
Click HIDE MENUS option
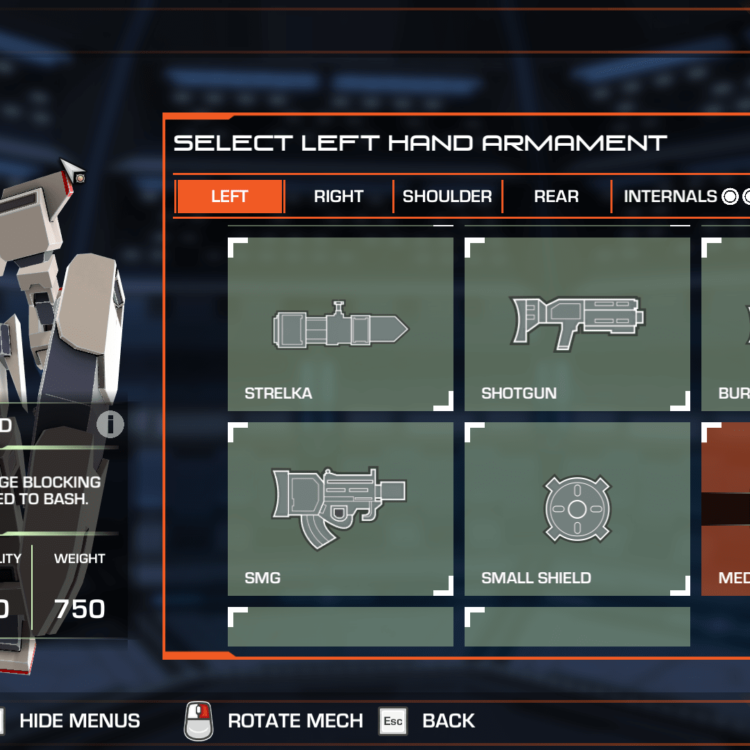(79, 720)
